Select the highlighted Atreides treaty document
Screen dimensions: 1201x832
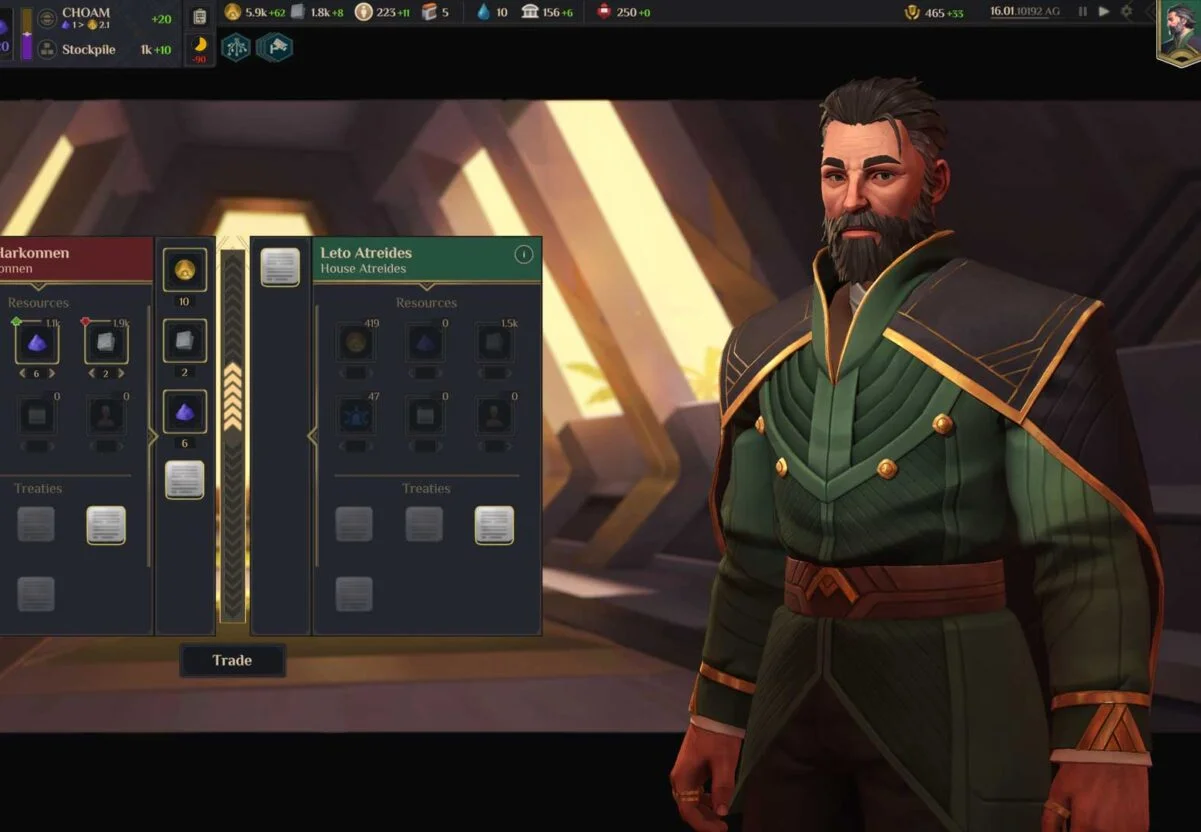pyautogui.click(x=494, y=525)
